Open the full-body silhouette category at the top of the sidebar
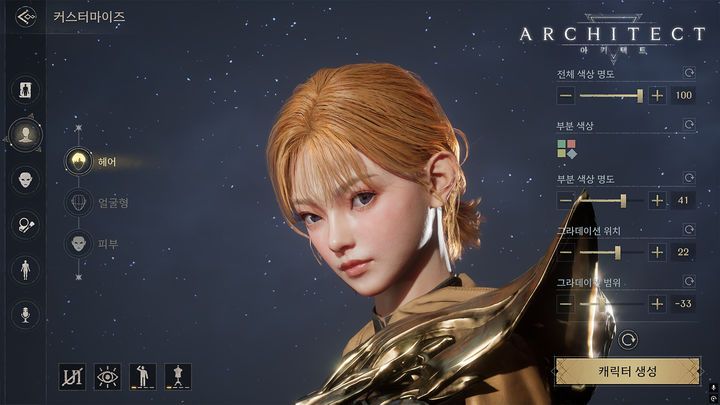720x405 pixels. 25,89
